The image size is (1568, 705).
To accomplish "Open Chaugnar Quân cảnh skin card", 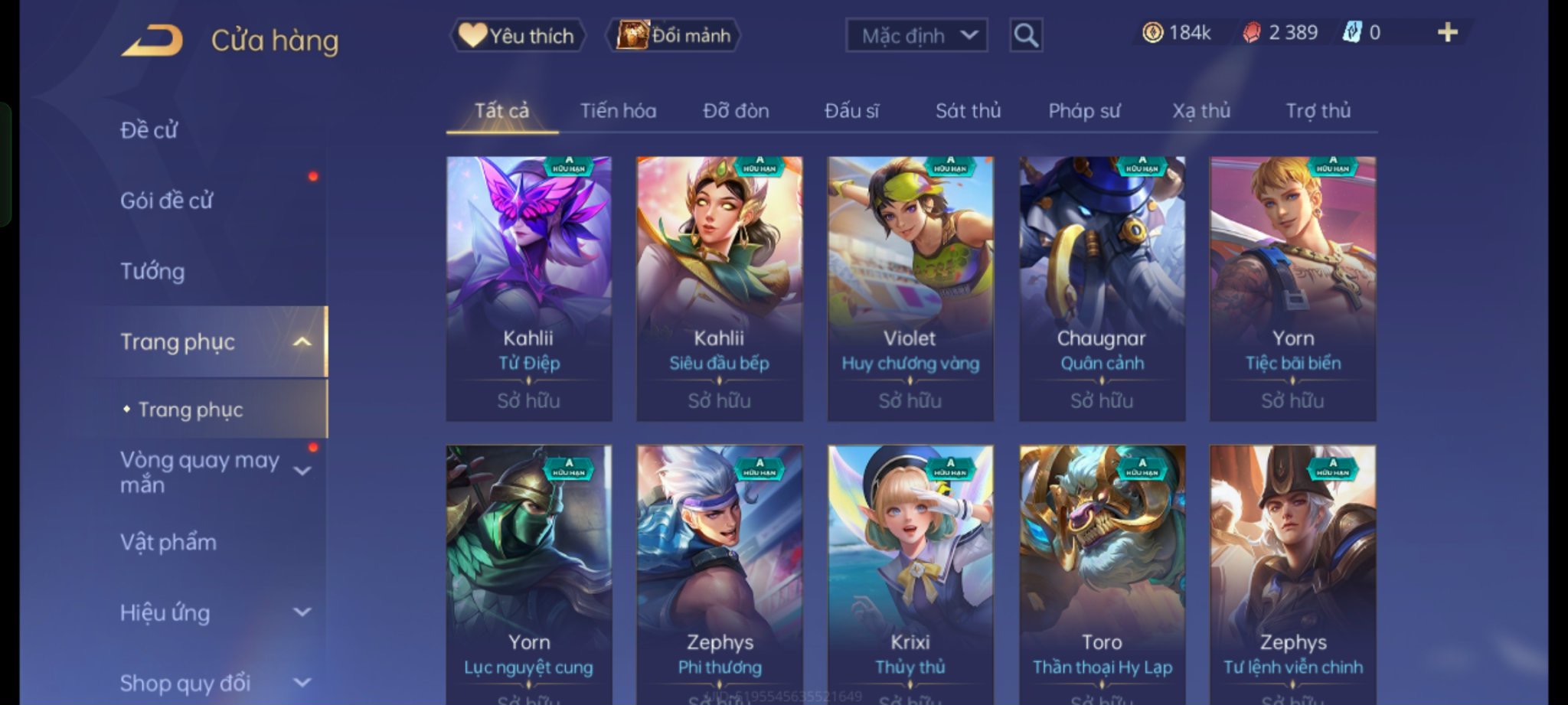I will tap(1102, 289).
